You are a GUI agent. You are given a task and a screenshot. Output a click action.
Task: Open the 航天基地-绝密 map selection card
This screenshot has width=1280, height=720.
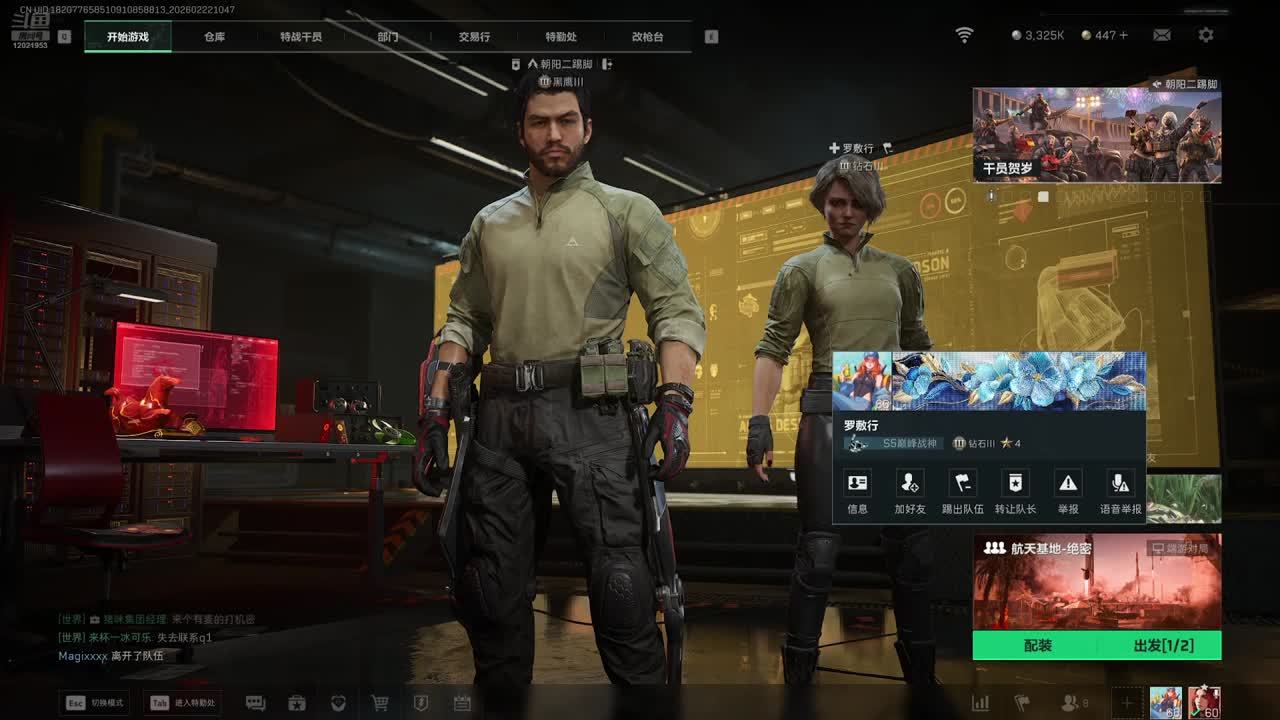pyautogui.click(x=1097, y=581)
